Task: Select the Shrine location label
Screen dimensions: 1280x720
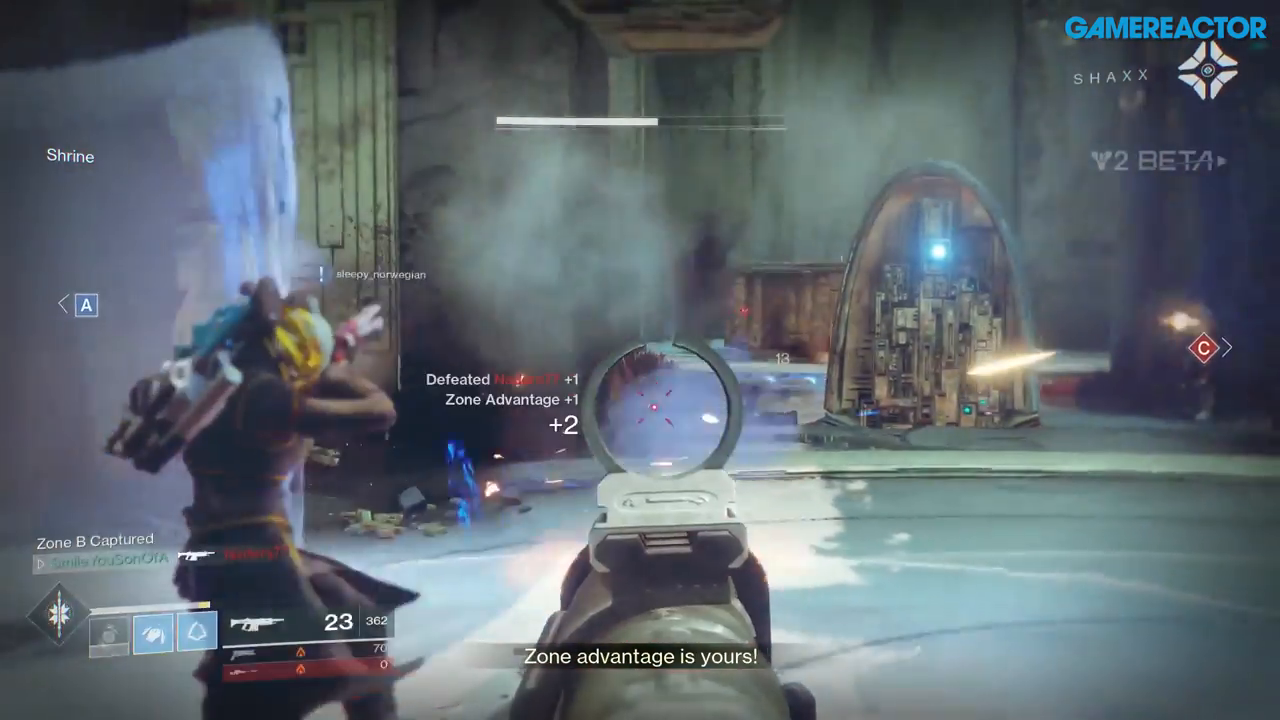Action: click(x=70, y=155)
